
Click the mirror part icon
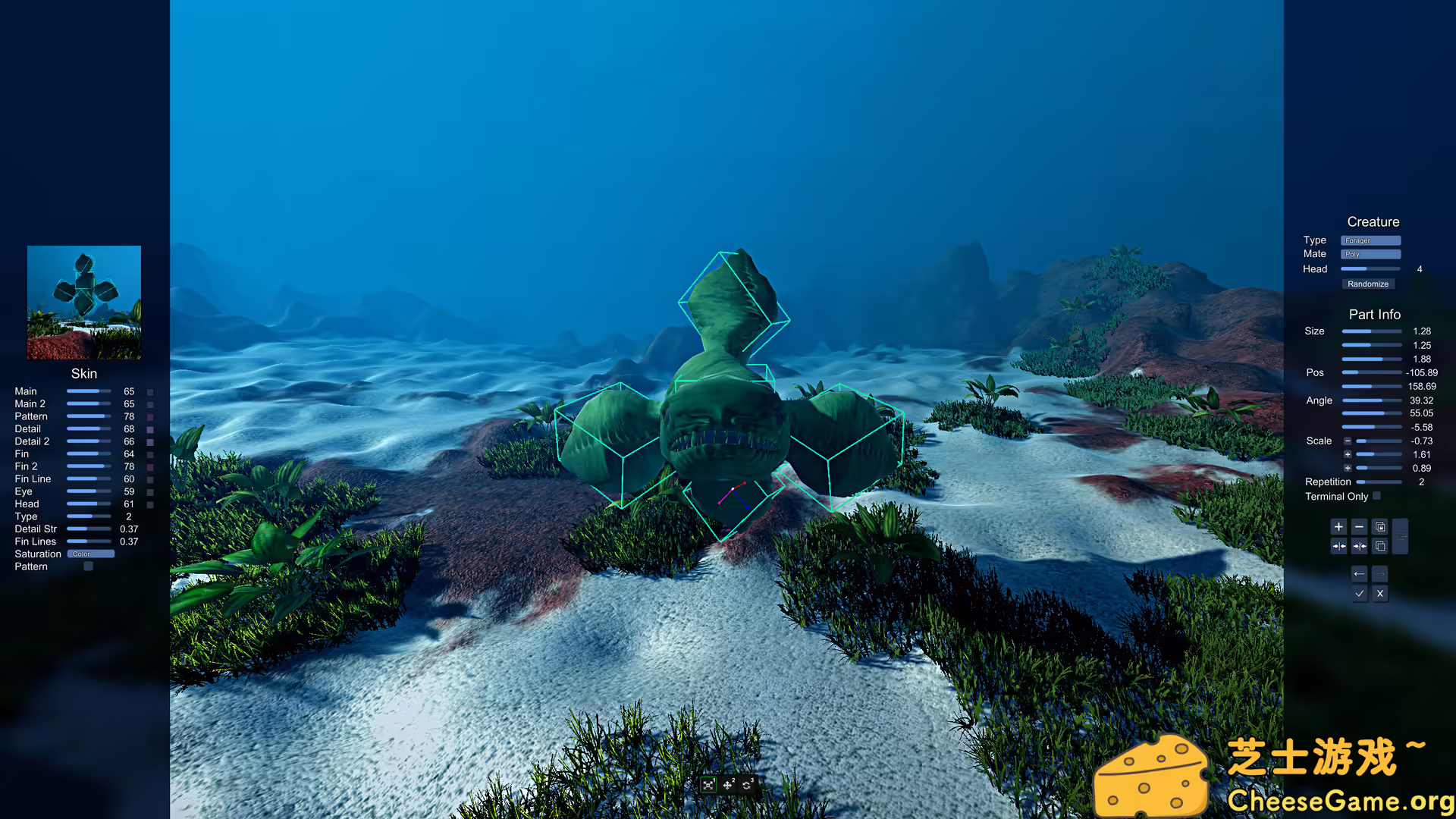click(1338, 546)
